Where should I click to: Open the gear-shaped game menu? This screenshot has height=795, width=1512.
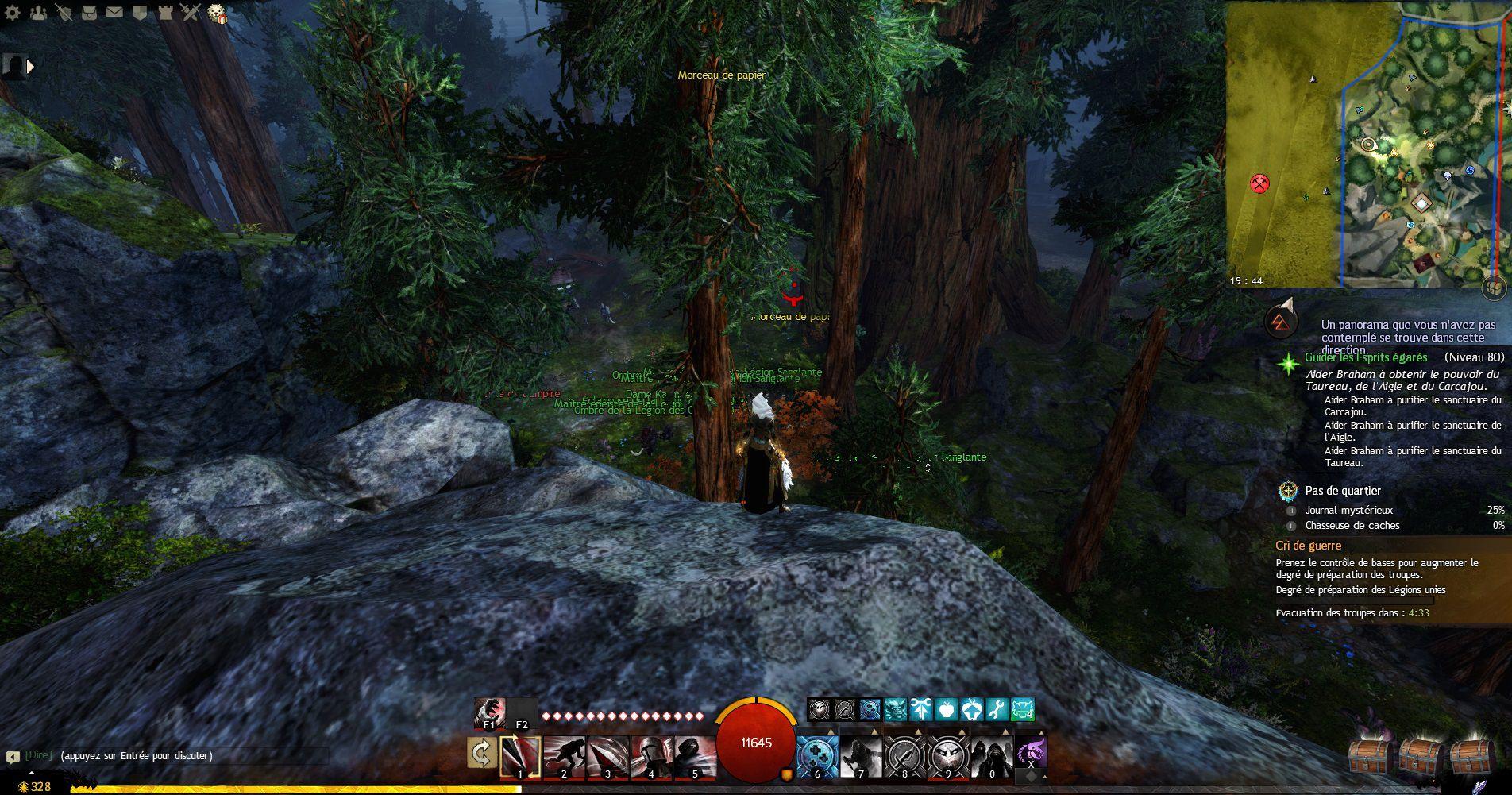click(13, 12)
